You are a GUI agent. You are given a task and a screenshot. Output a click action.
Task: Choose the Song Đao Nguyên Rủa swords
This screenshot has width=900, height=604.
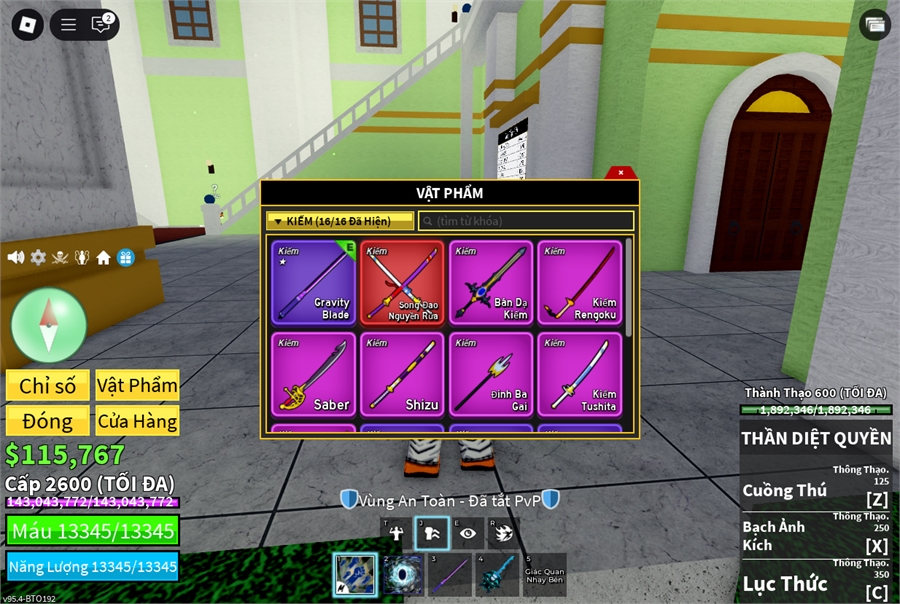pos(402,283)
